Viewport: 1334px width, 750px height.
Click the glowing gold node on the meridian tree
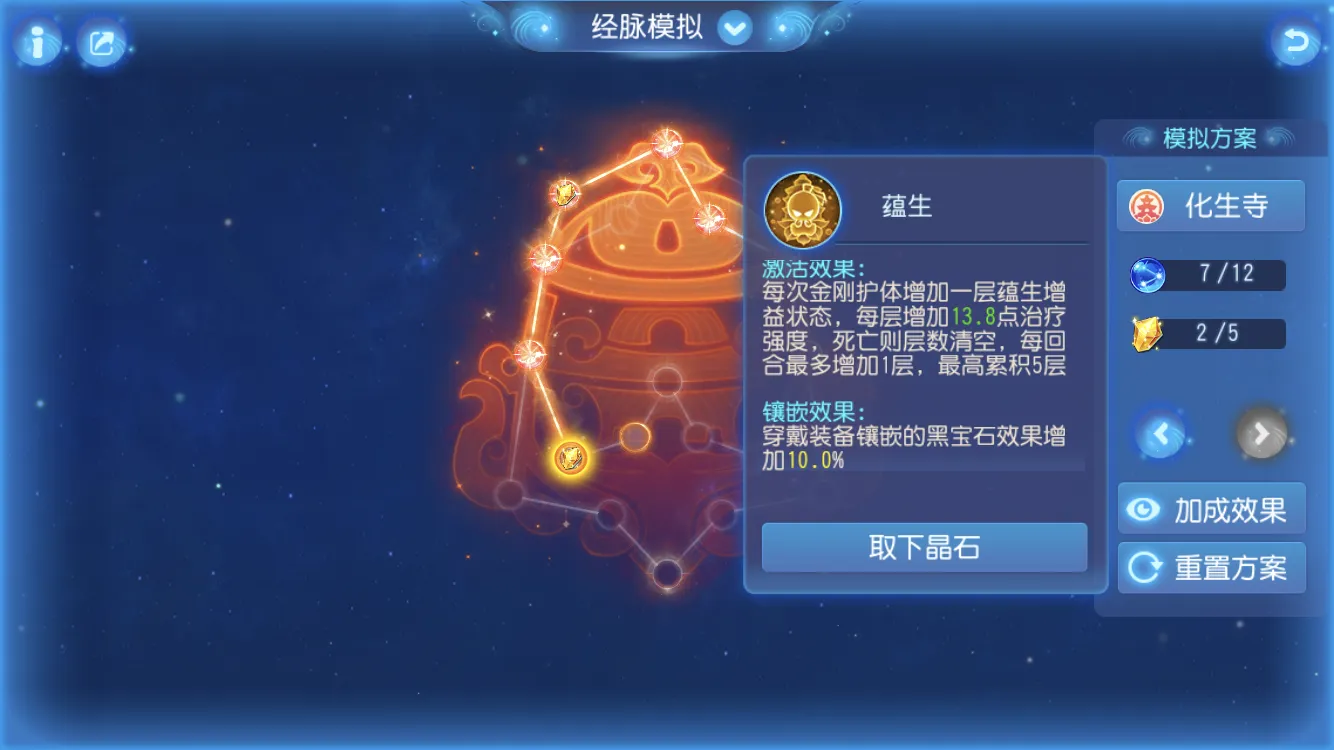pos(570,455)
